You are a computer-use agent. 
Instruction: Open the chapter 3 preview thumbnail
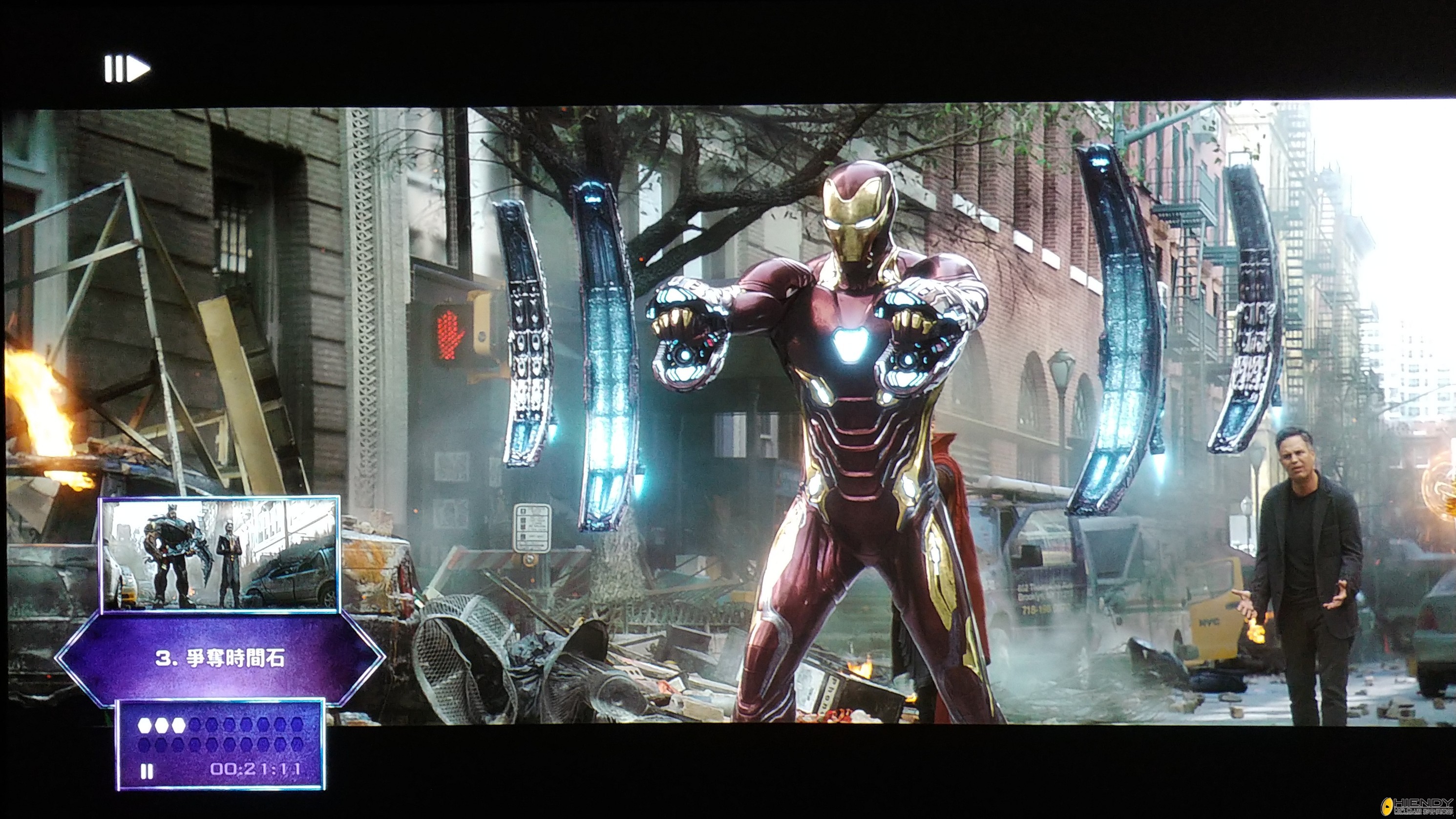point(220,554)
